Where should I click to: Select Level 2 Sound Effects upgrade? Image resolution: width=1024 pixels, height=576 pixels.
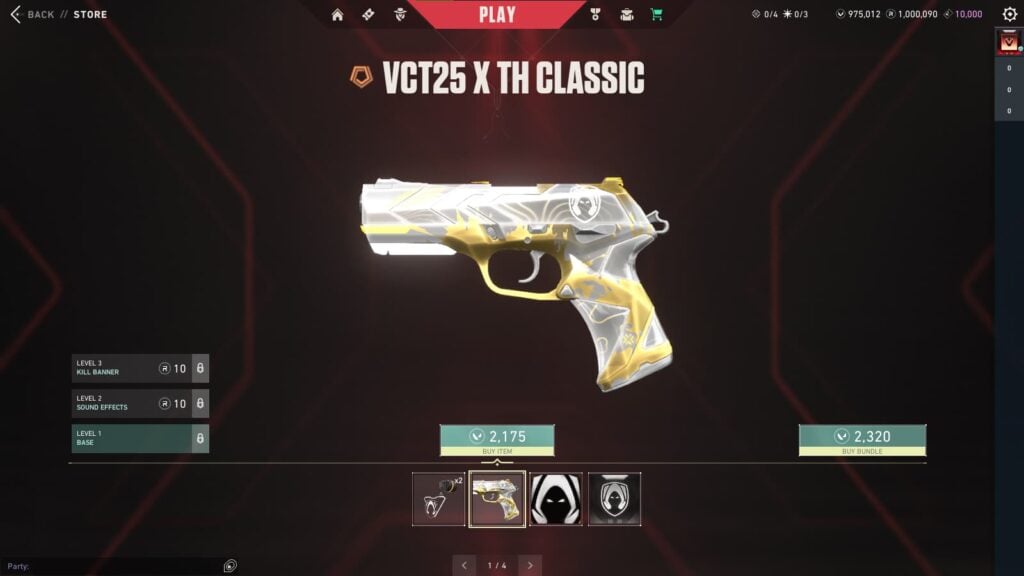coord(139,403)
